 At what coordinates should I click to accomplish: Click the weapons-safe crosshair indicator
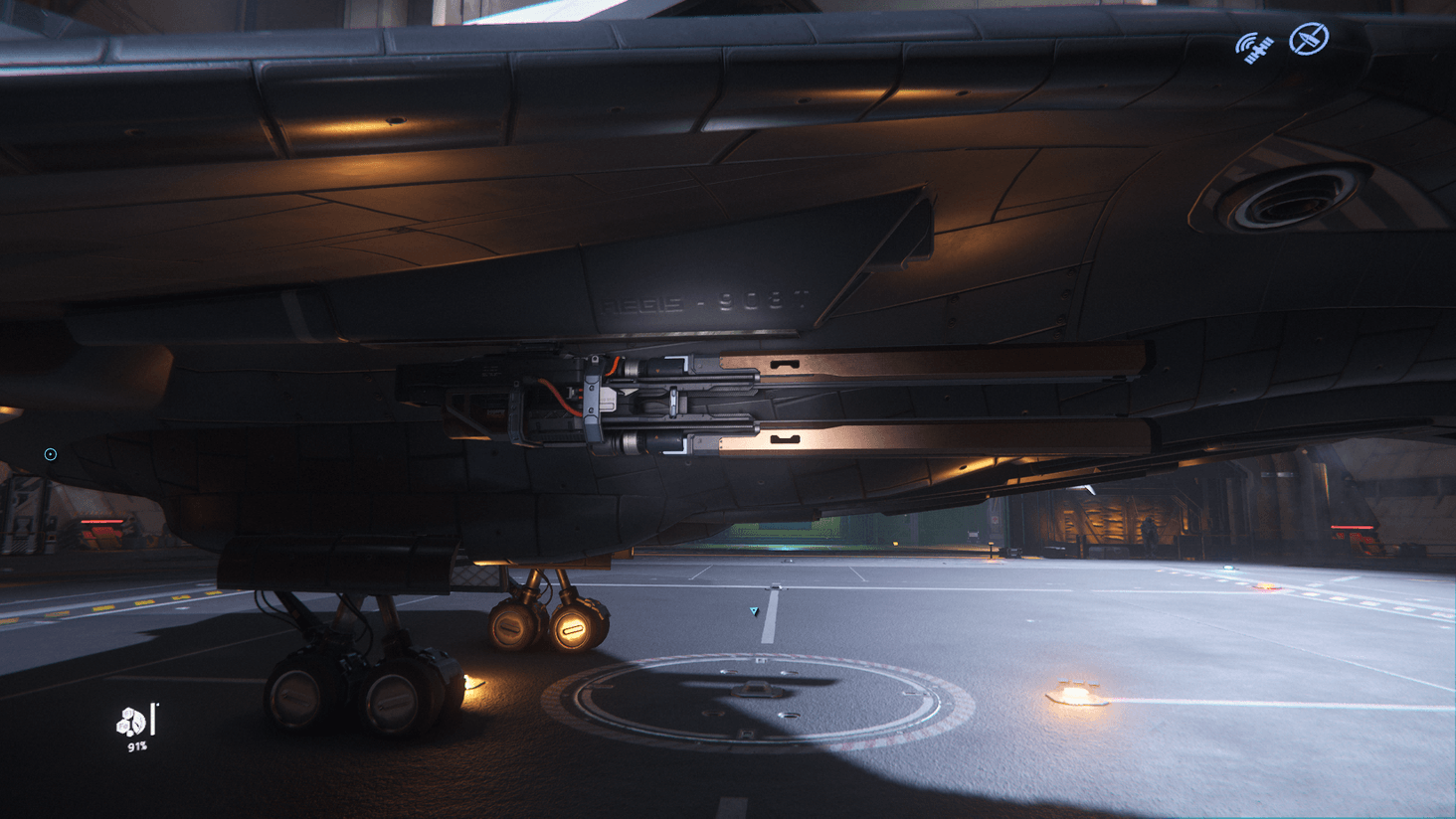[x=1309, y=37]
